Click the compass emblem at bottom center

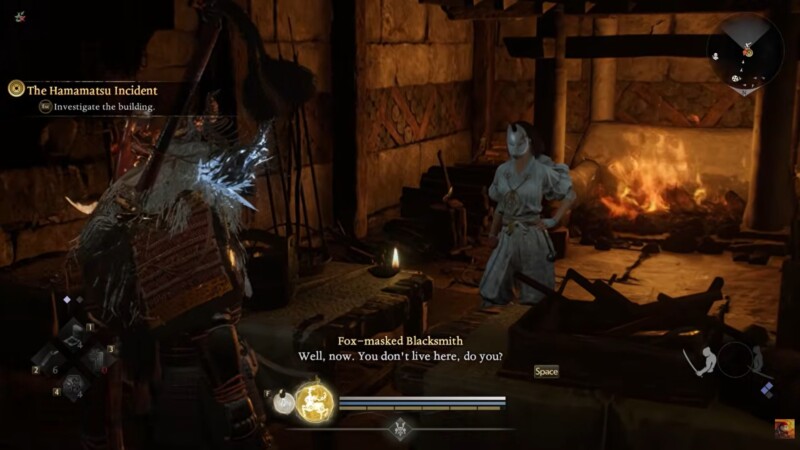[400, 428]
